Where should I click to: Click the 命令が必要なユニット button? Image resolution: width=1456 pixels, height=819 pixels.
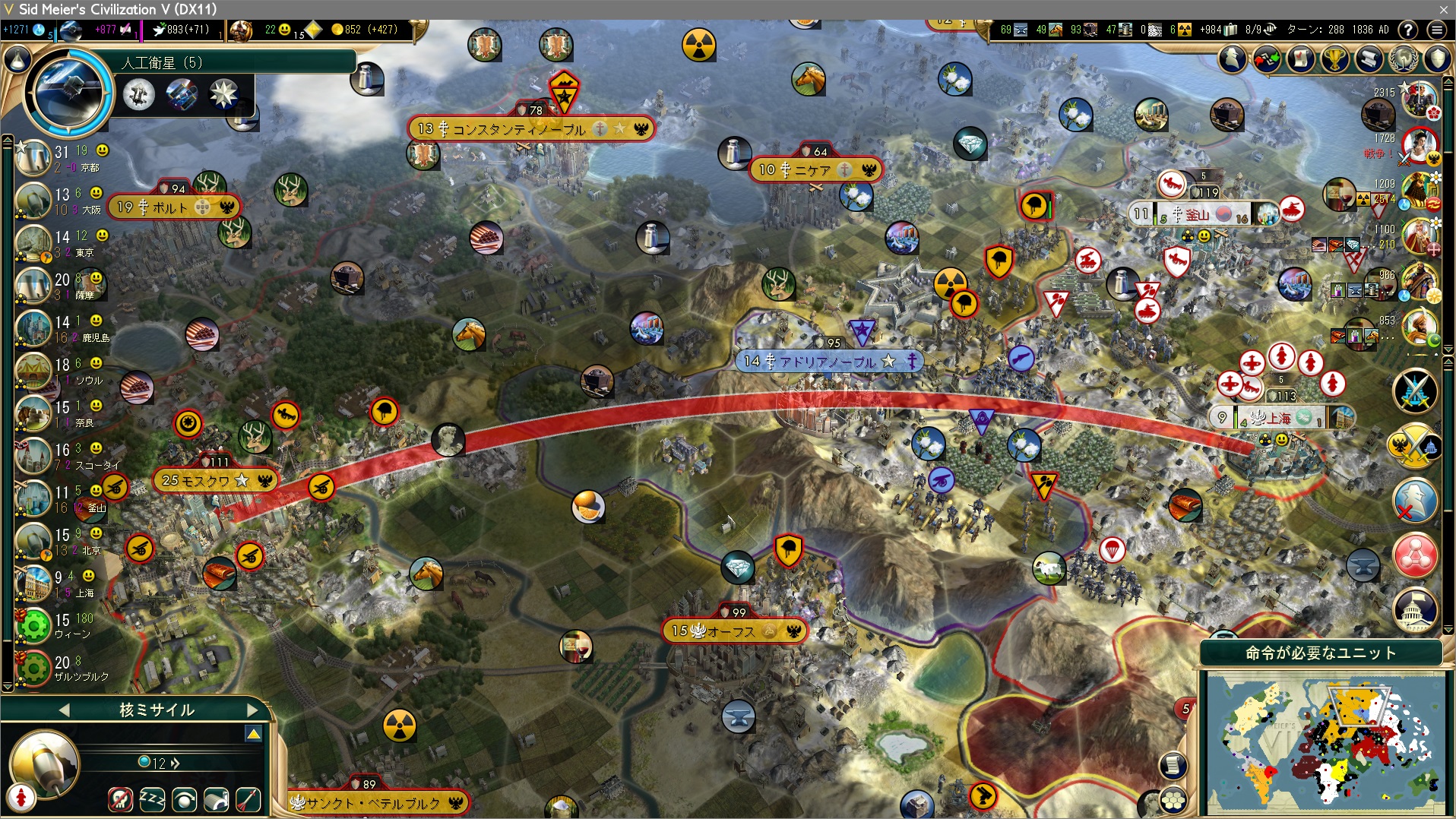click(1321, 653)
